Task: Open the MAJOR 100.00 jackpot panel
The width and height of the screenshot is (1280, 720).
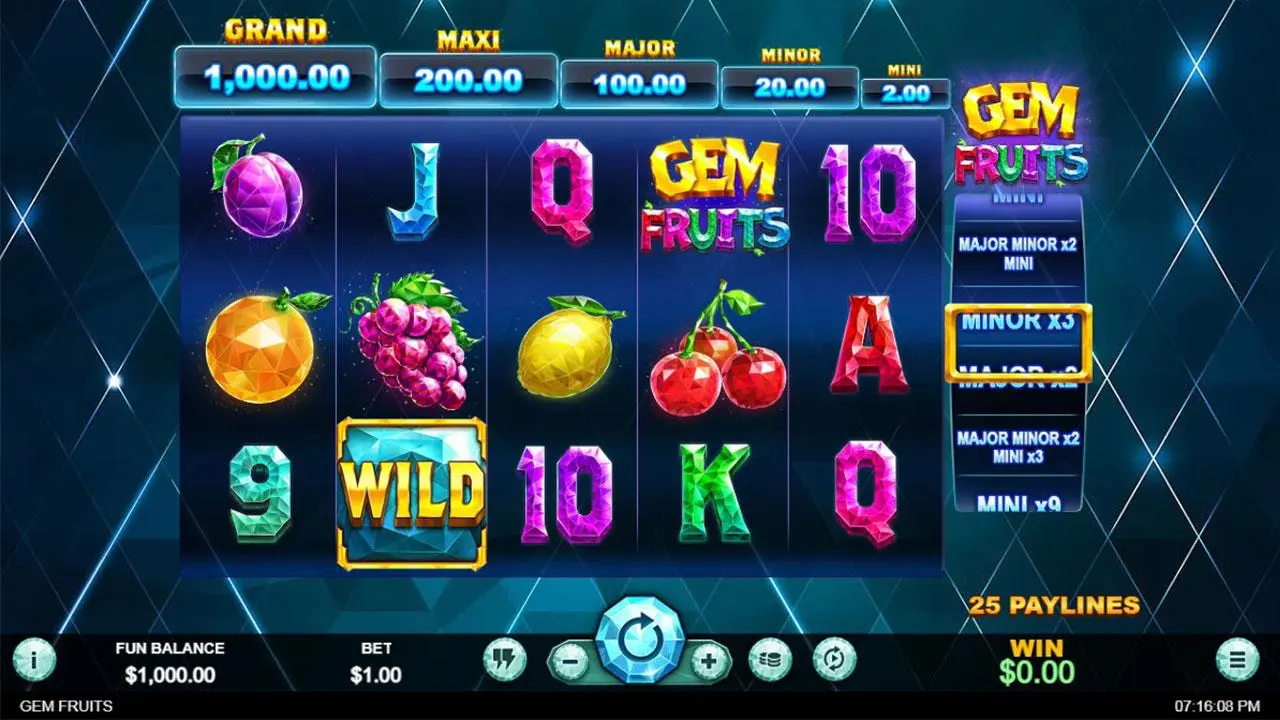Action: (x=638, y=85)
